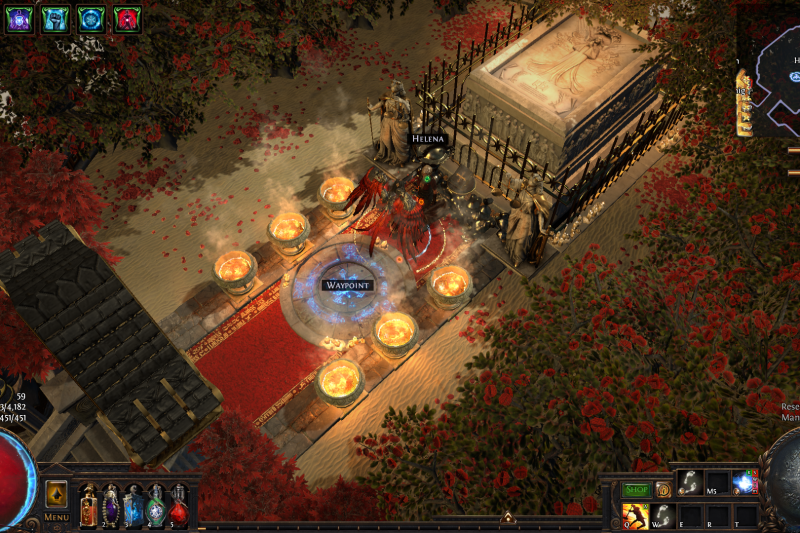The width and height of the screenshot is (800, 533).
Task: Use the gold-cased red flask in slot 1
Action: tap(88, 504)
